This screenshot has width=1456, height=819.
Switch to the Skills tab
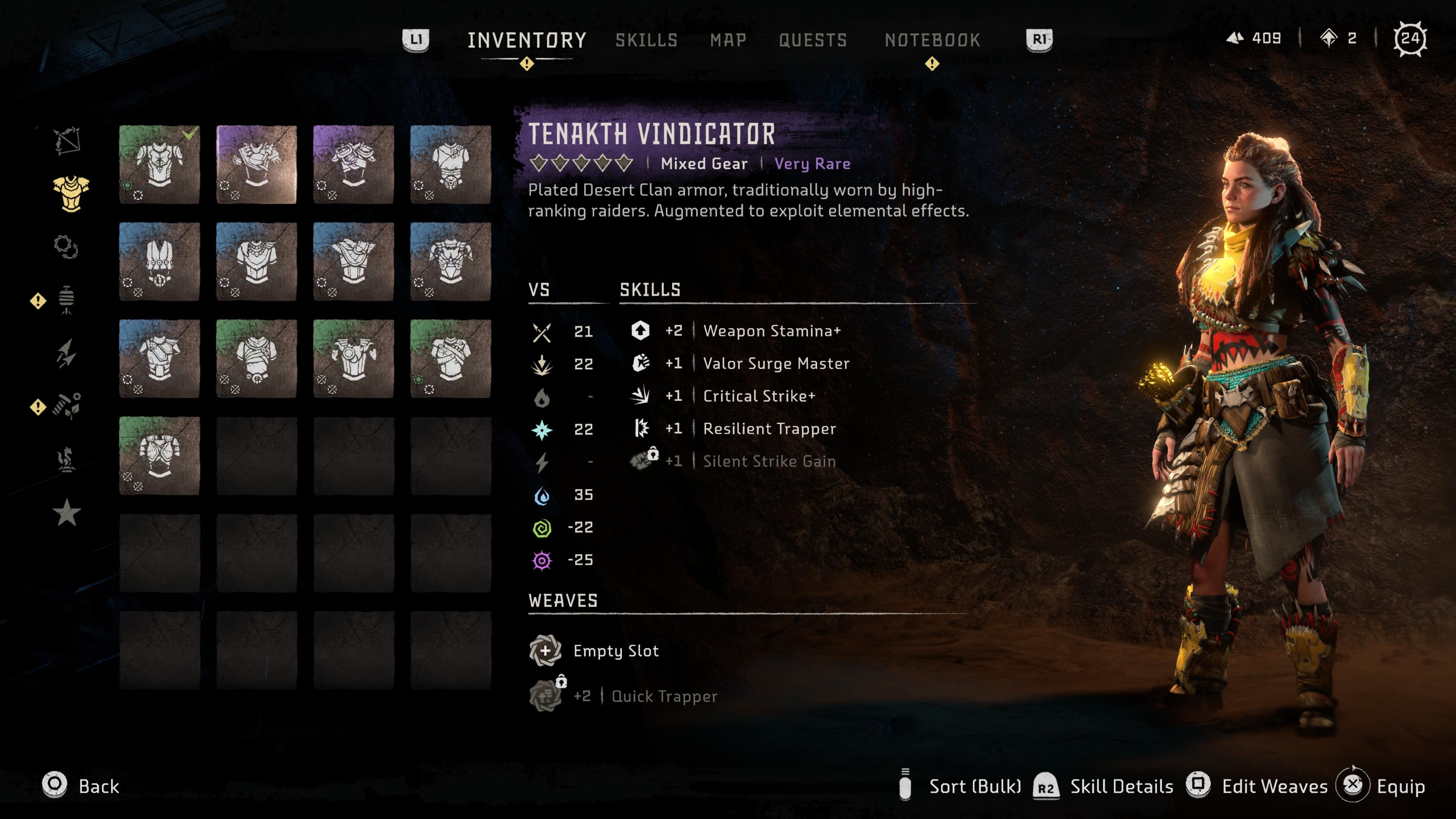point(646,39)
